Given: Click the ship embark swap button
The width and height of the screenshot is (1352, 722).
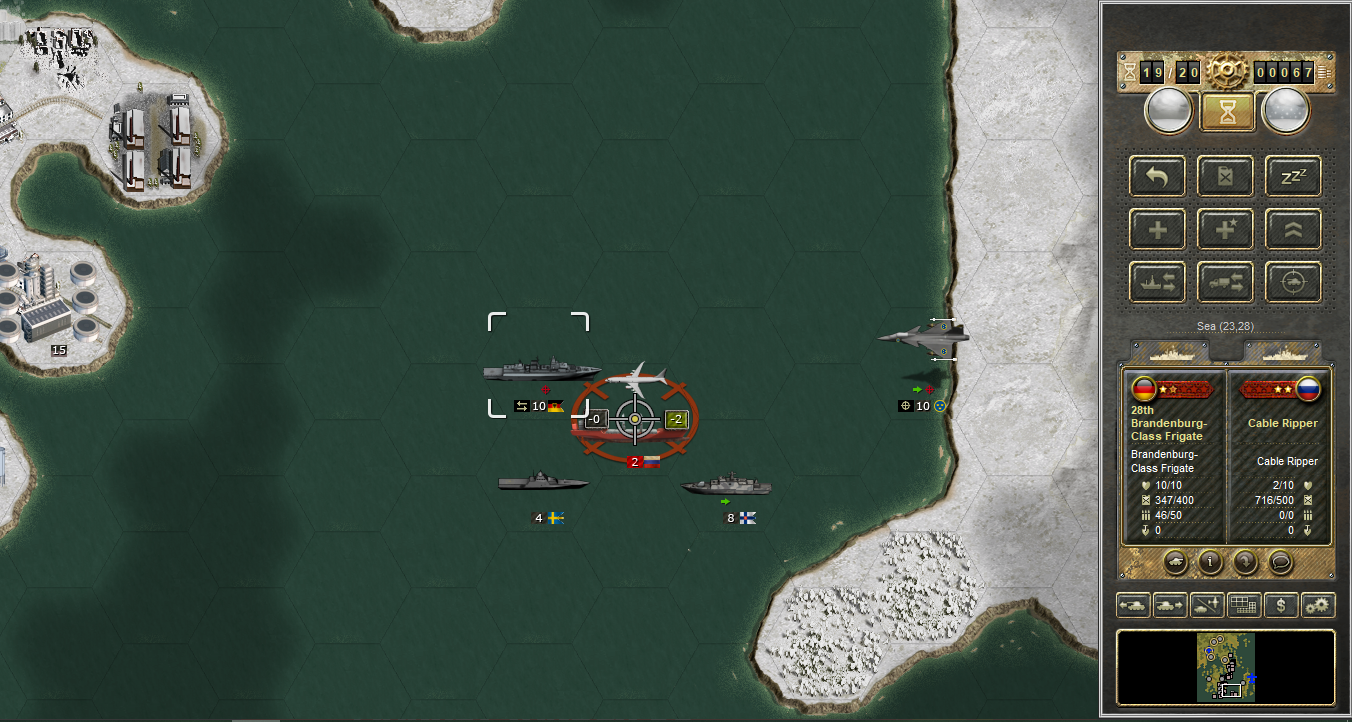Looking at the screenshot, I should pos(1158,283).
